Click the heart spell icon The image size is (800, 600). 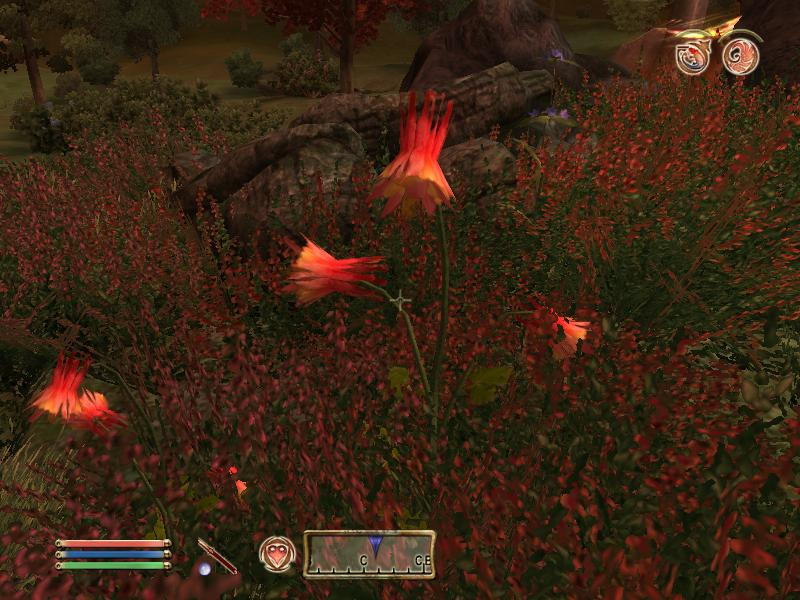pos(277,553)
